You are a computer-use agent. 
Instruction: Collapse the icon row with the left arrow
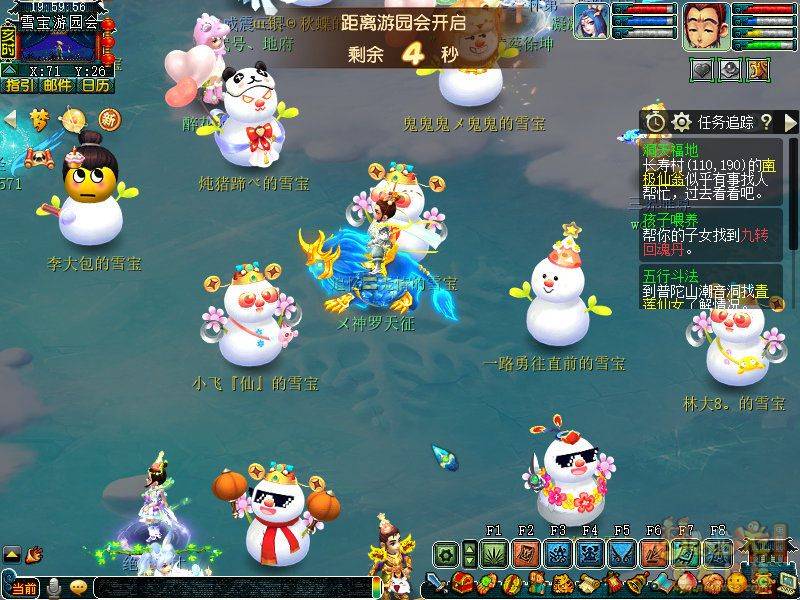pyautogui.click(x=11, y=120)
